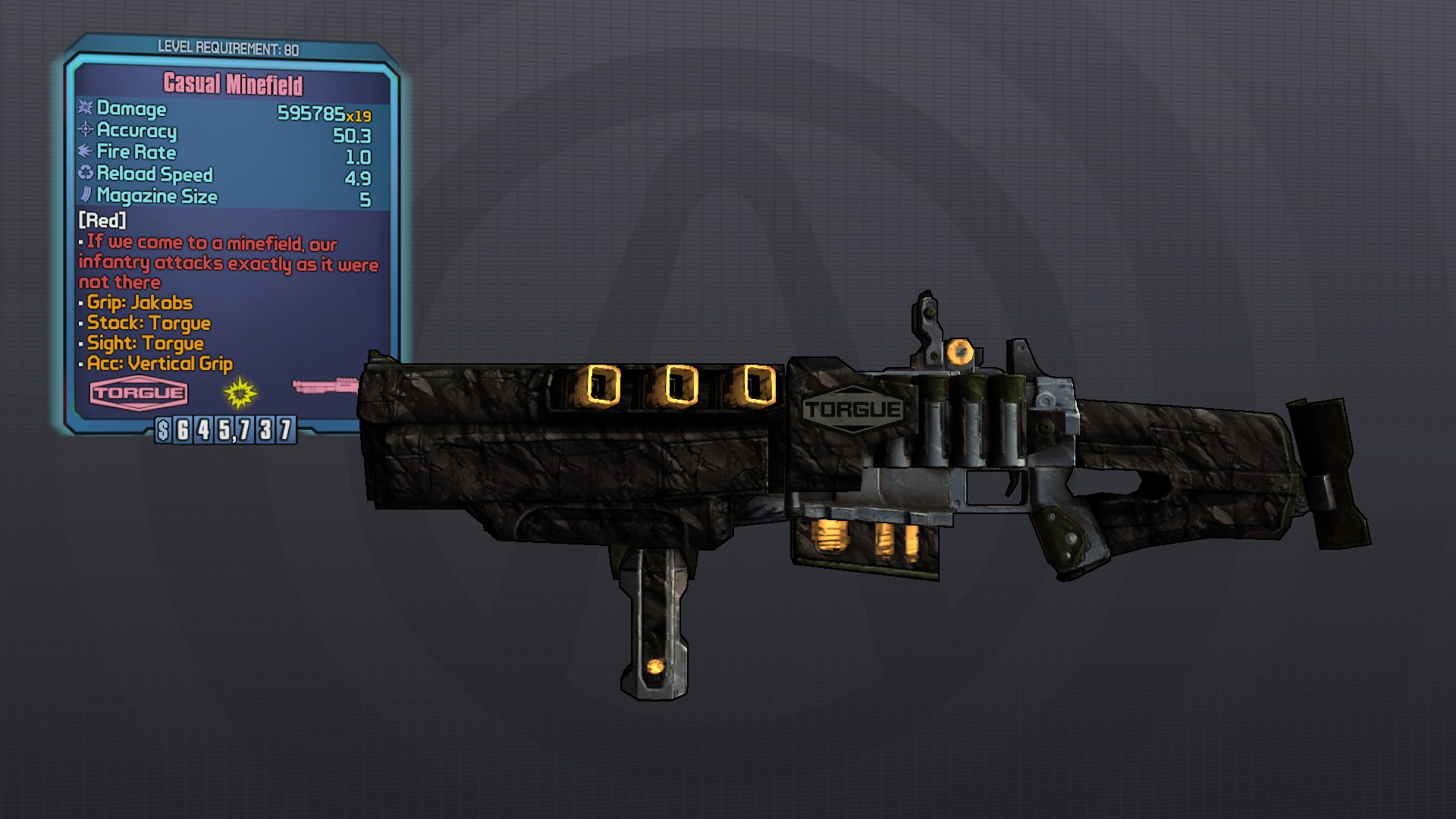
Task: Click the Damage stat icon
Action: point(85,108)
